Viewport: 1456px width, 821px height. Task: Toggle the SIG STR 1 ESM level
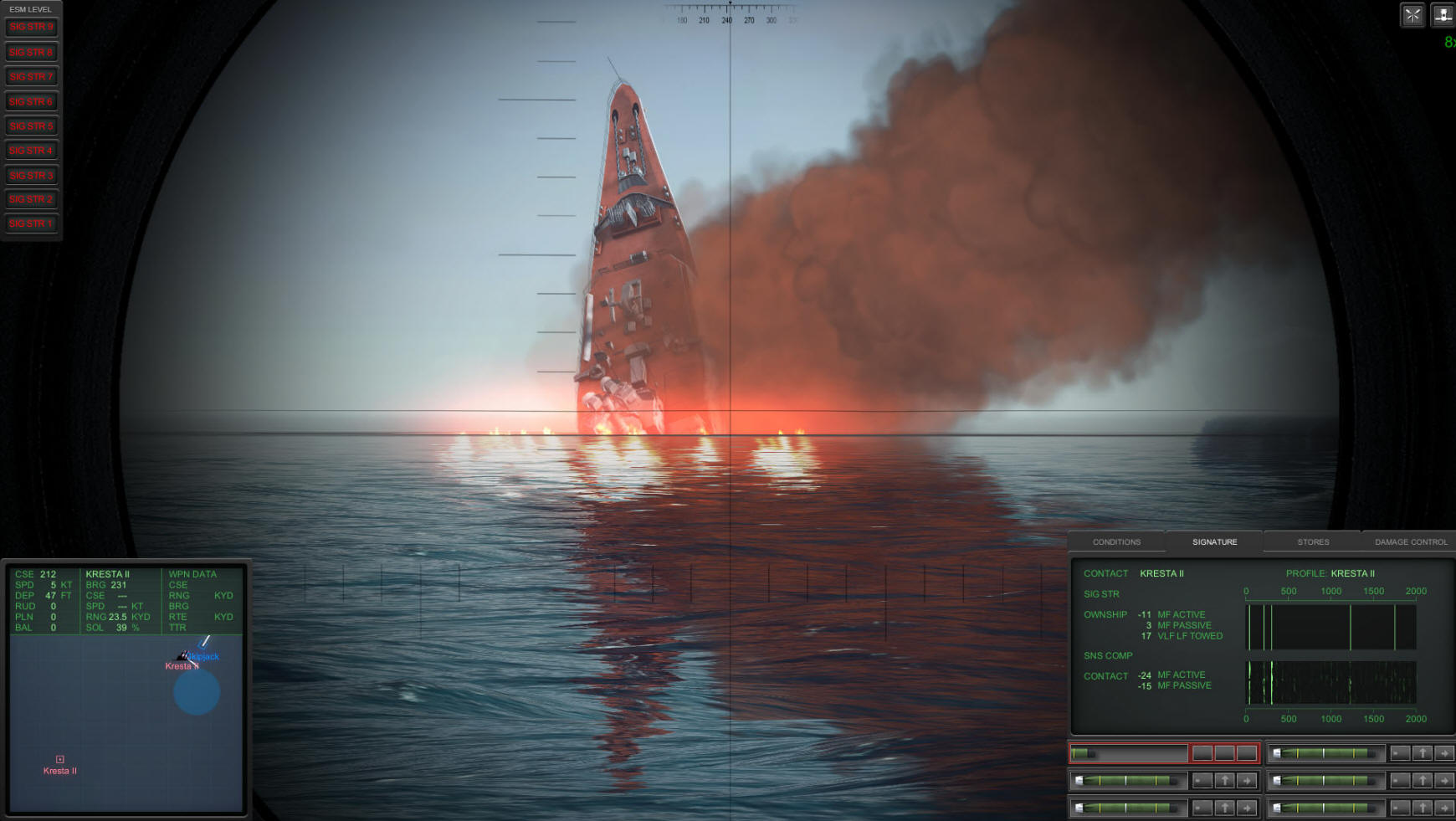point(31,224)
